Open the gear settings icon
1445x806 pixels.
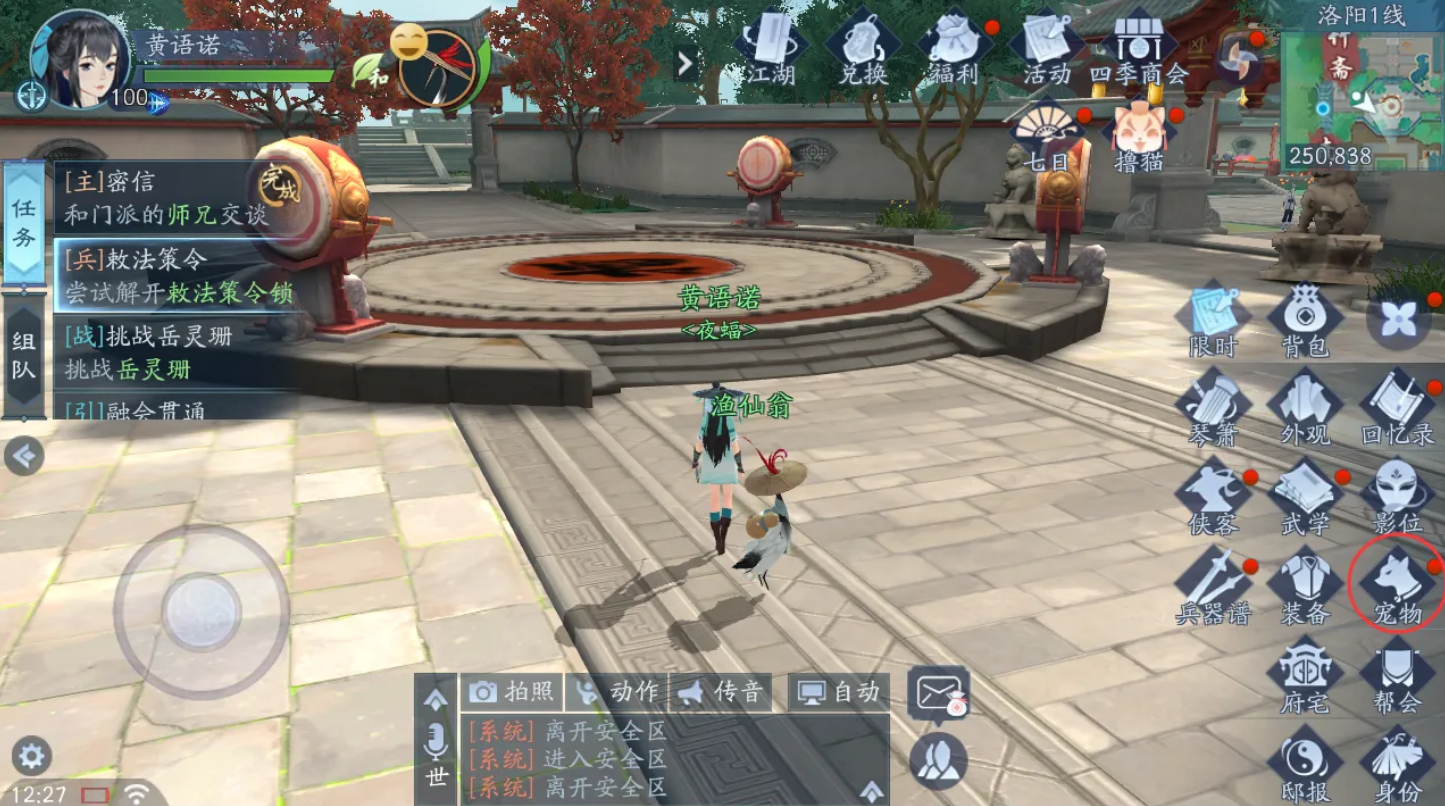[x=31, y=756]
